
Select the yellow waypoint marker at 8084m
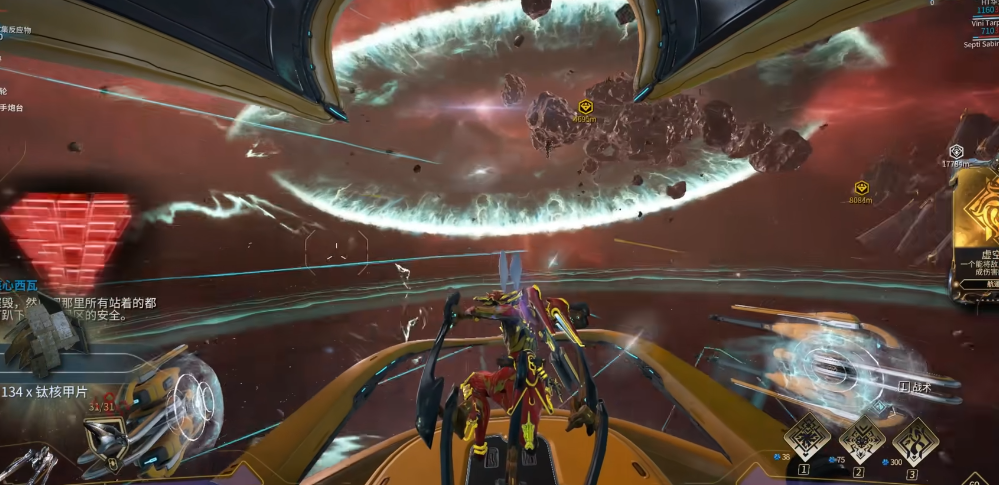(861, 187)
